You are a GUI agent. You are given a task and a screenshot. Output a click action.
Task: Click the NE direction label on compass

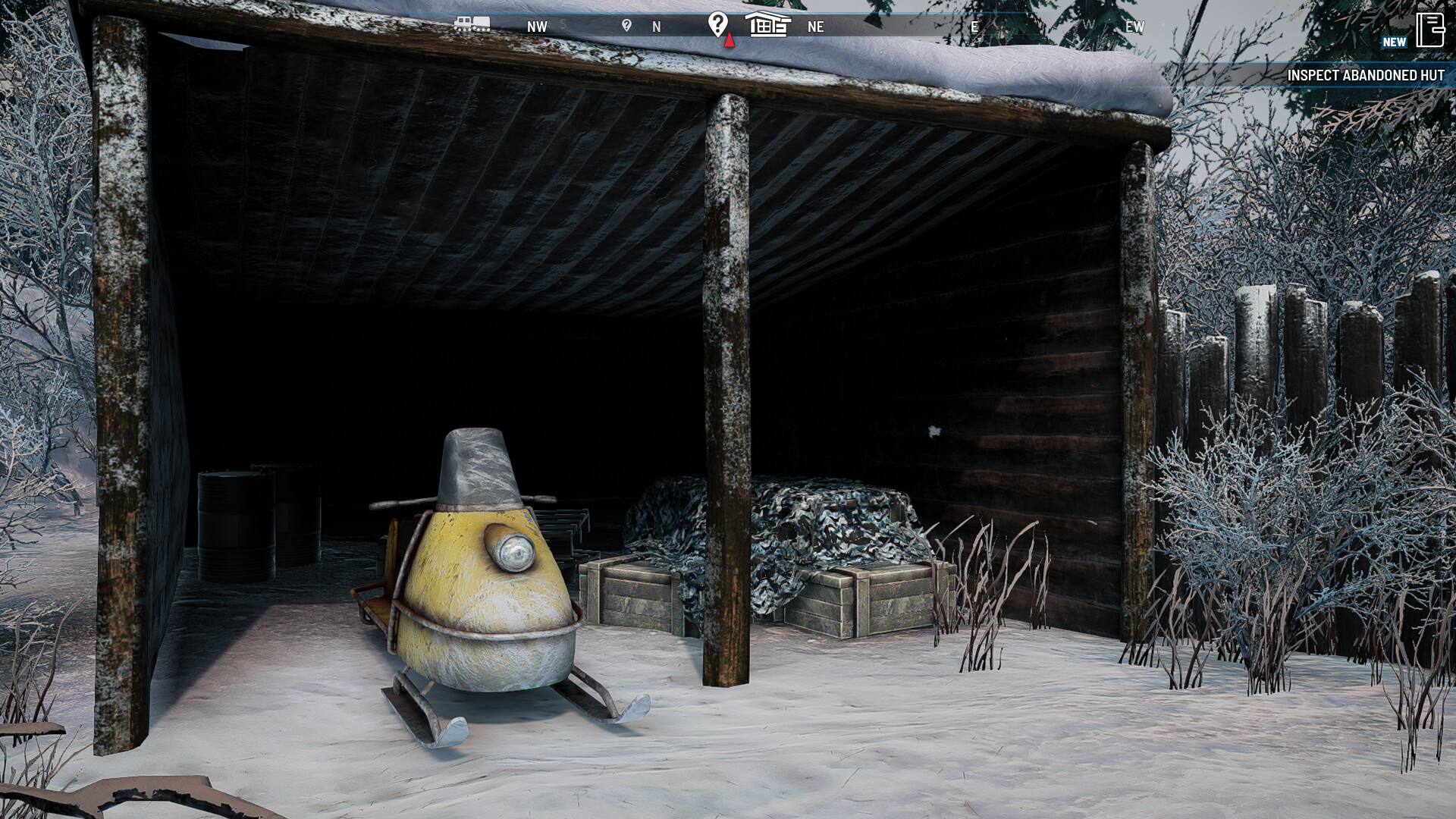point(814,27)
